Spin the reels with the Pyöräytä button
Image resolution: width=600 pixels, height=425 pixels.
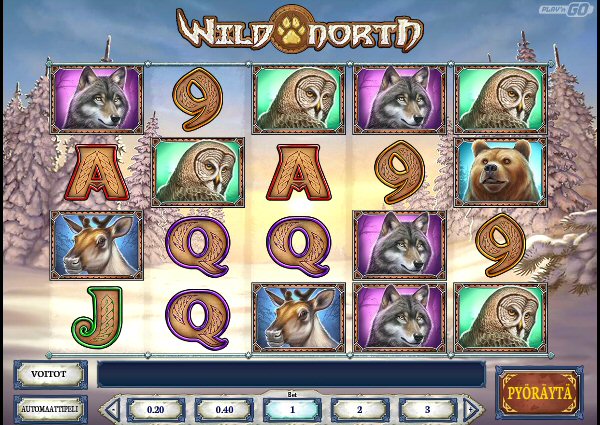tap(538, 391)
